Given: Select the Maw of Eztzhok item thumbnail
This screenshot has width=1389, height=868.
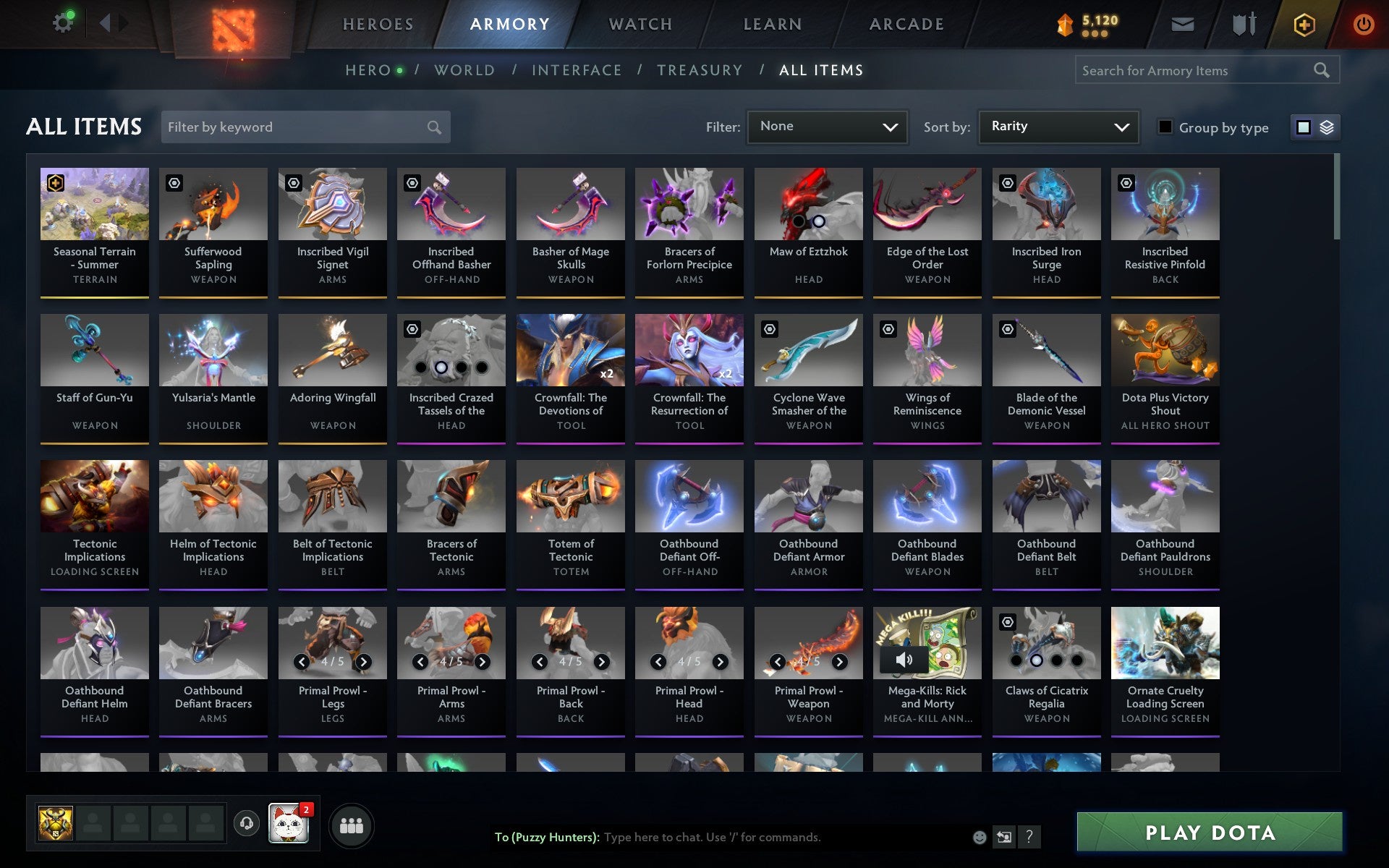Looking at the screenshot, I should tap(808, 204).
